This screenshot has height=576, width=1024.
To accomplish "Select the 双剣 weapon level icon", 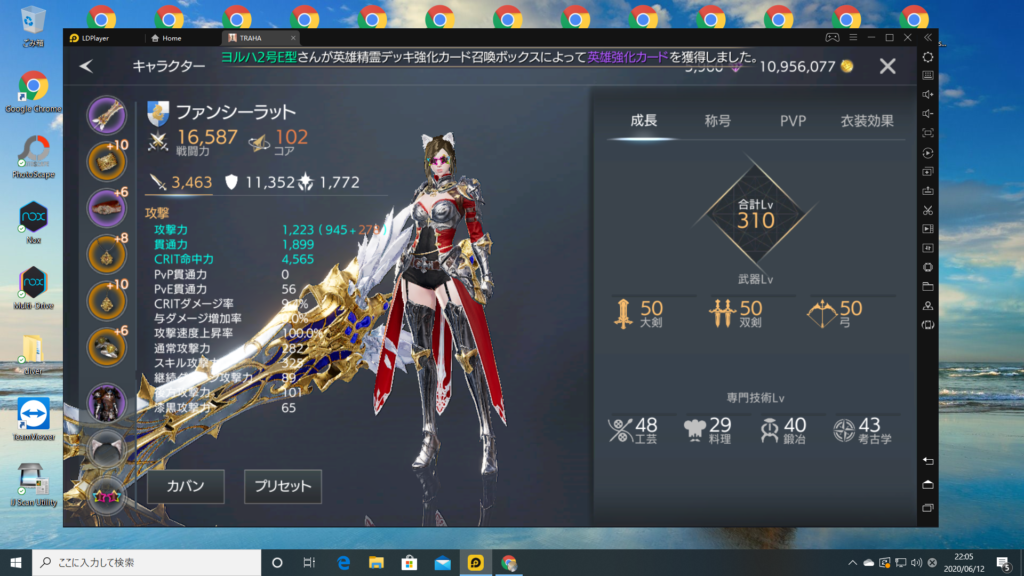I will (x=722, y=314).
